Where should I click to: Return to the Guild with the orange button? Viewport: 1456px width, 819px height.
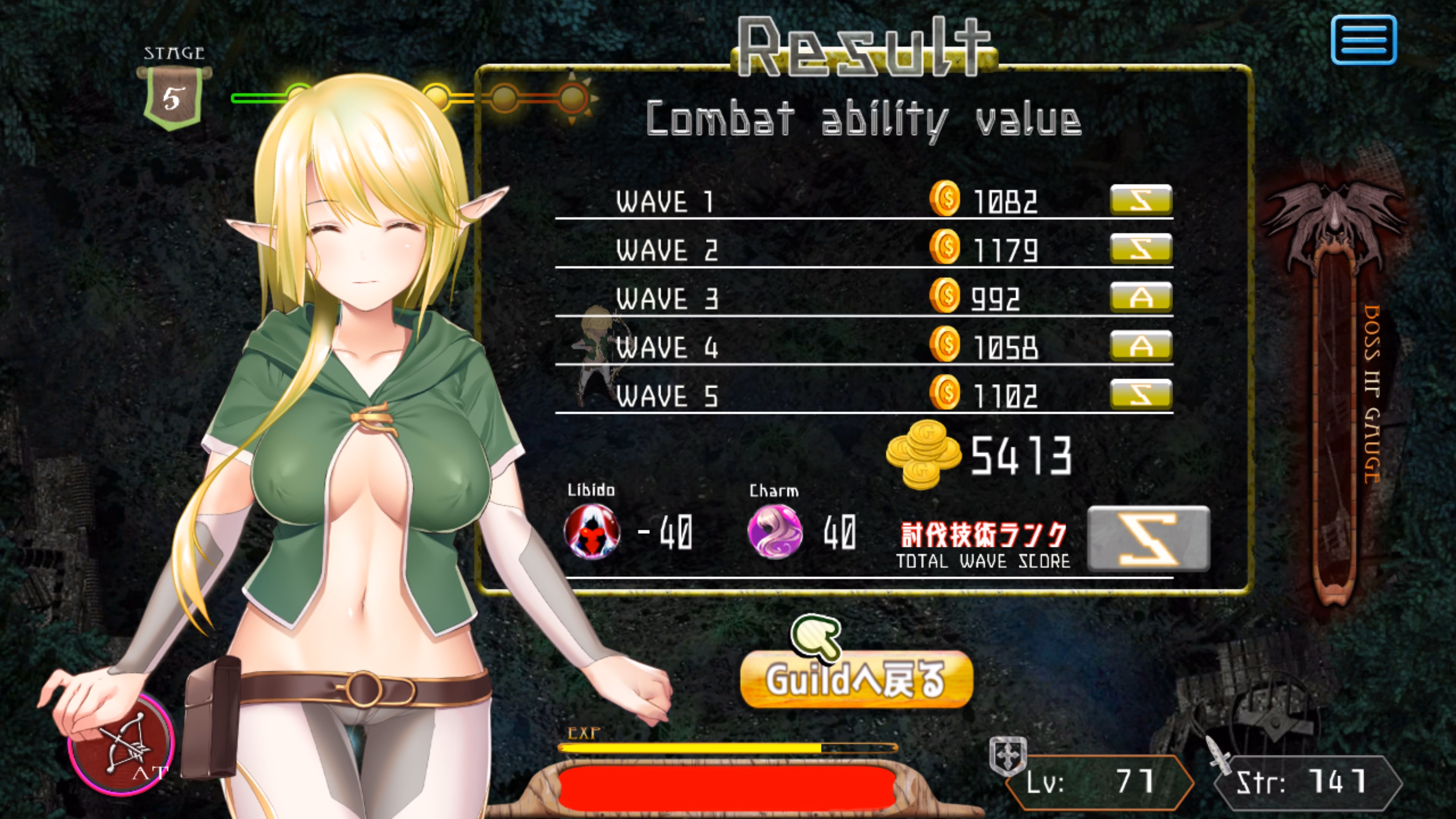[x=856, y=679]
